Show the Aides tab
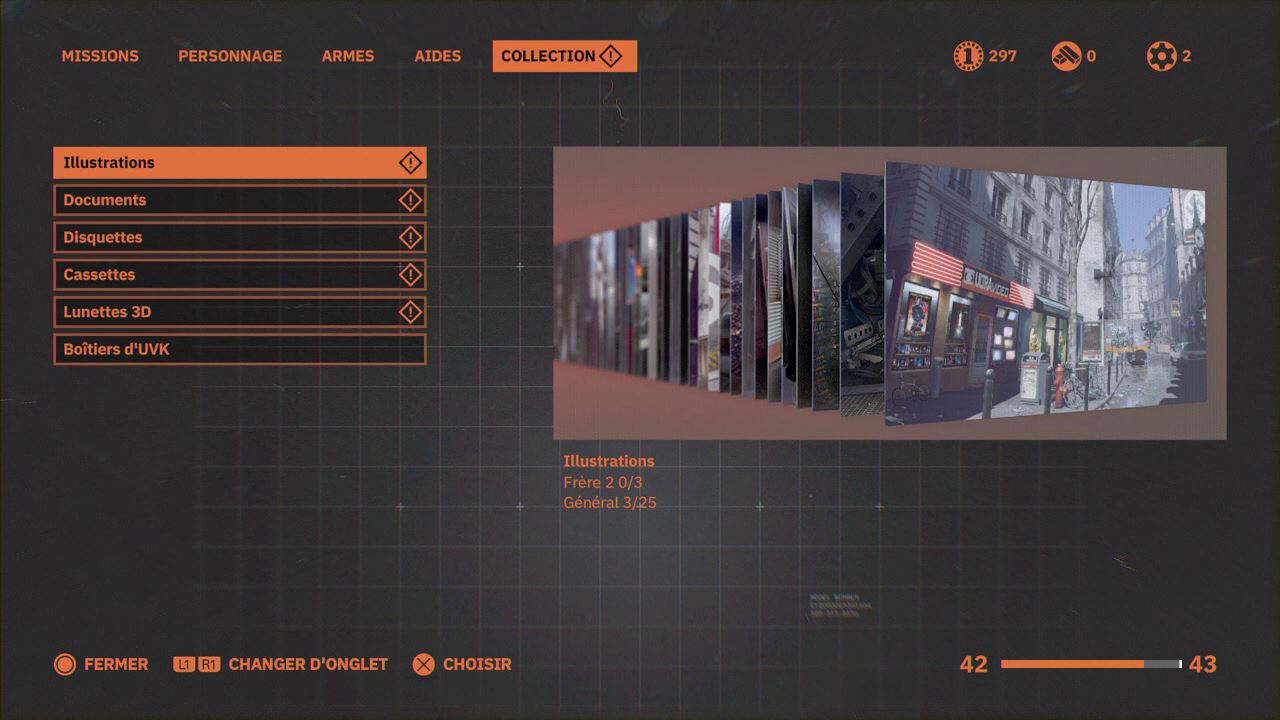Viewport: 1280px width, 720px height. pyautogui.click(x=438, y=56)
